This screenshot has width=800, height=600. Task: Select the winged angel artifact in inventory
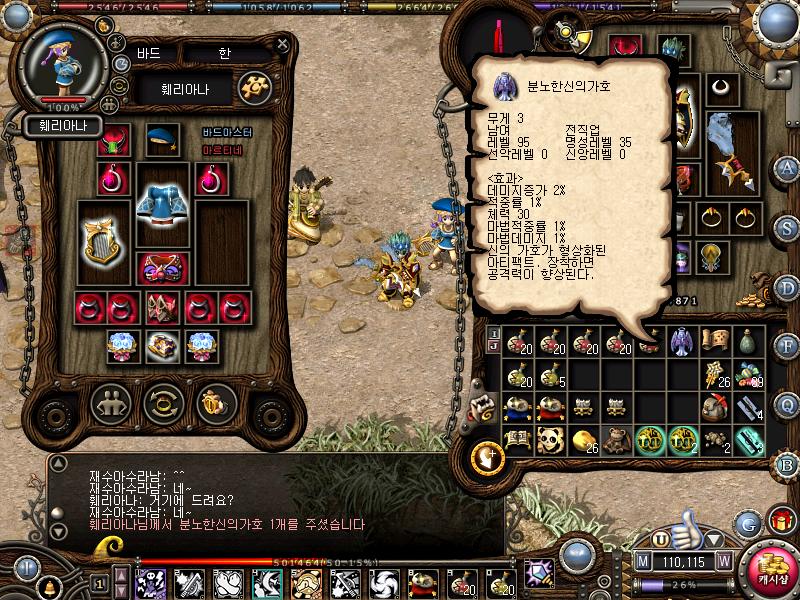[x=682, y=342]
